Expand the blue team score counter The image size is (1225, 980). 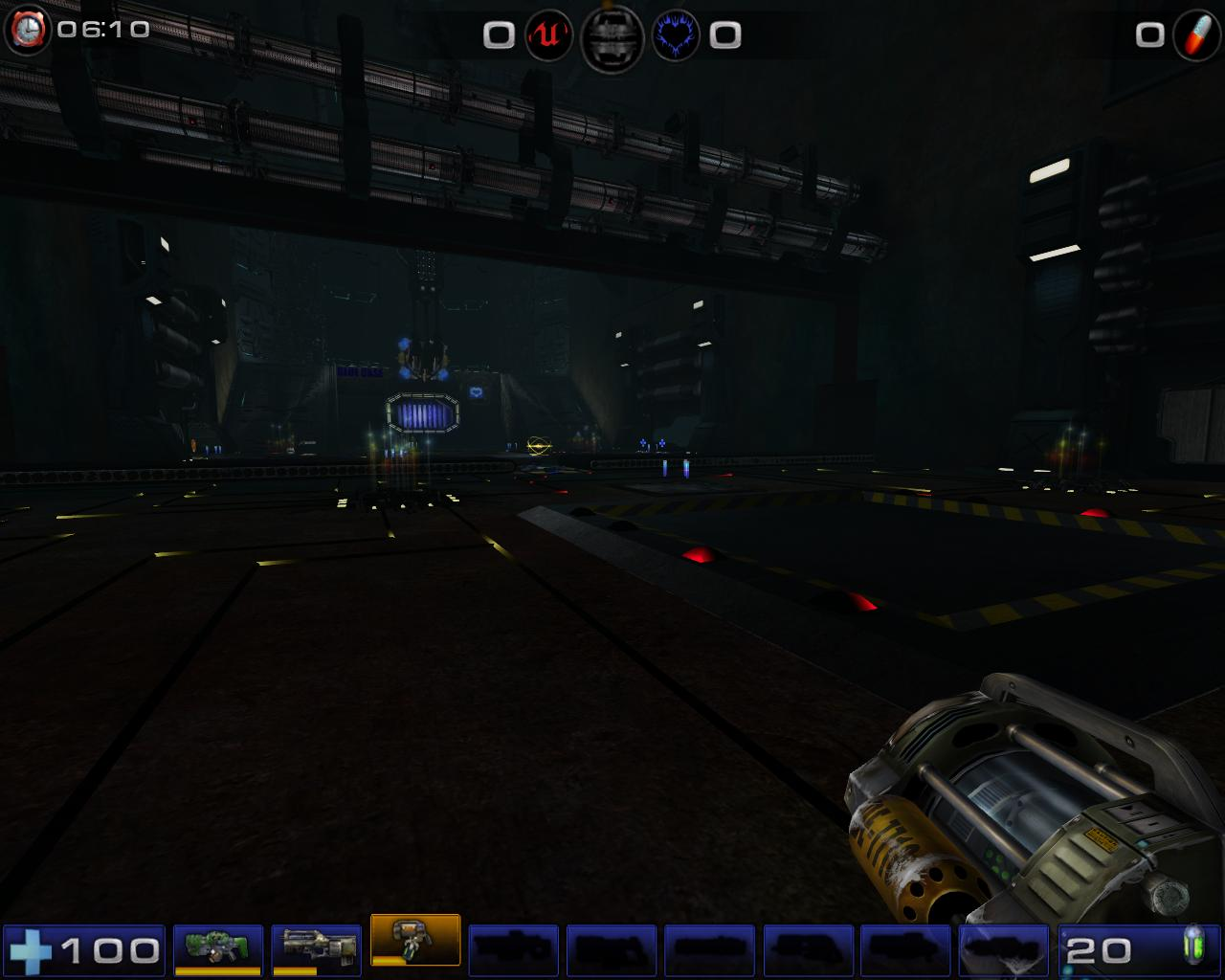[725, 36]
